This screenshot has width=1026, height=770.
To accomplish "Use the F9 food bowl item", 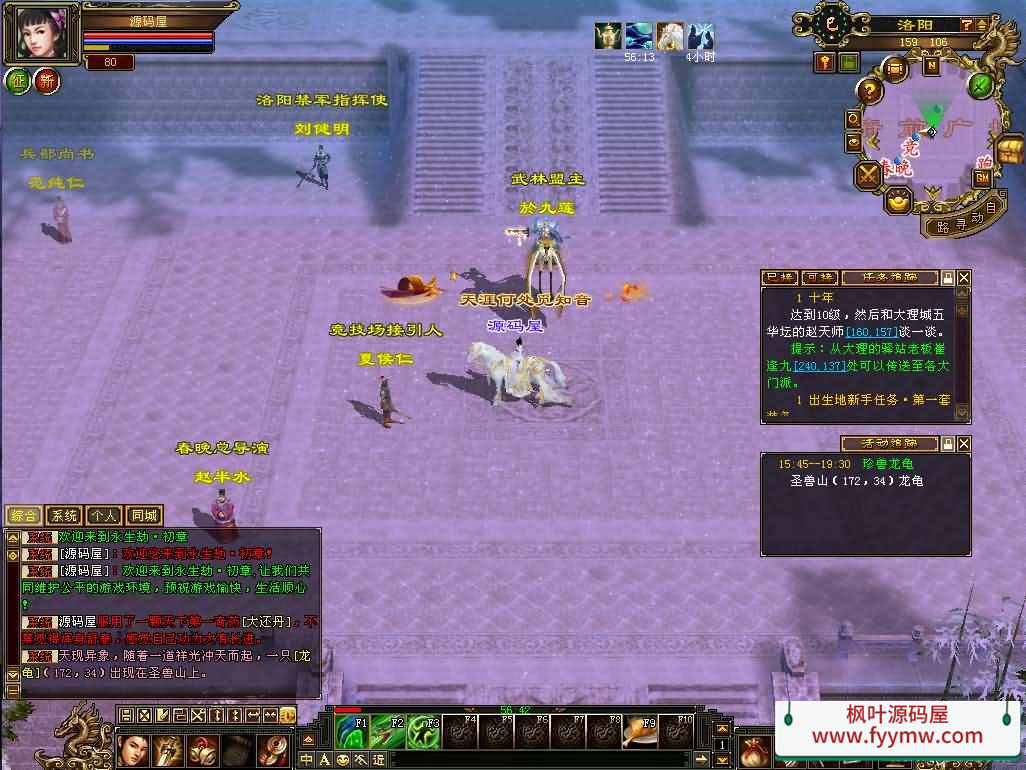I will click(641, 731).
